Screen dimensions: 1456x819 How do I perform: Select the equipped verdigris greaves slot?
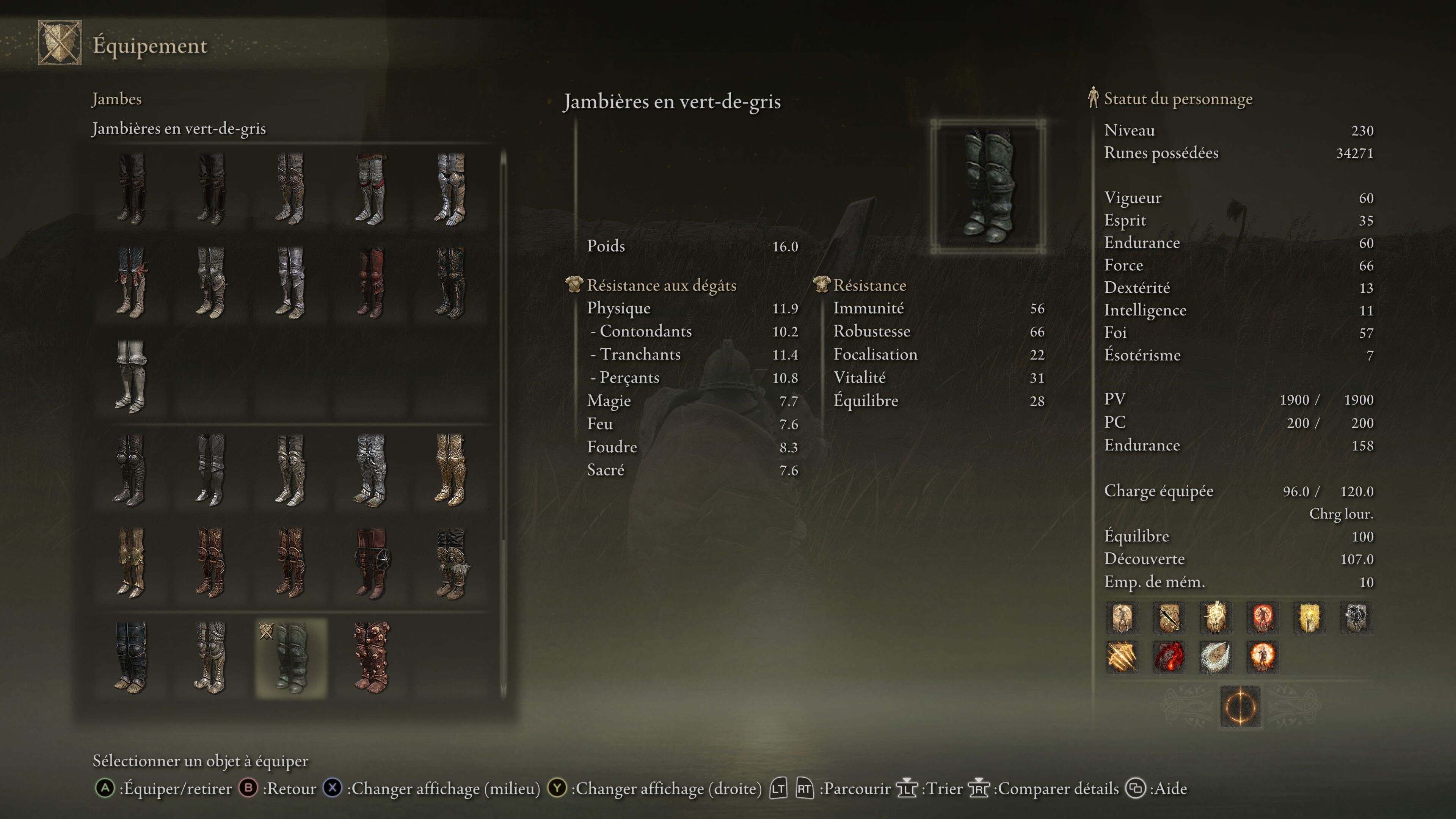pos(290,658)
